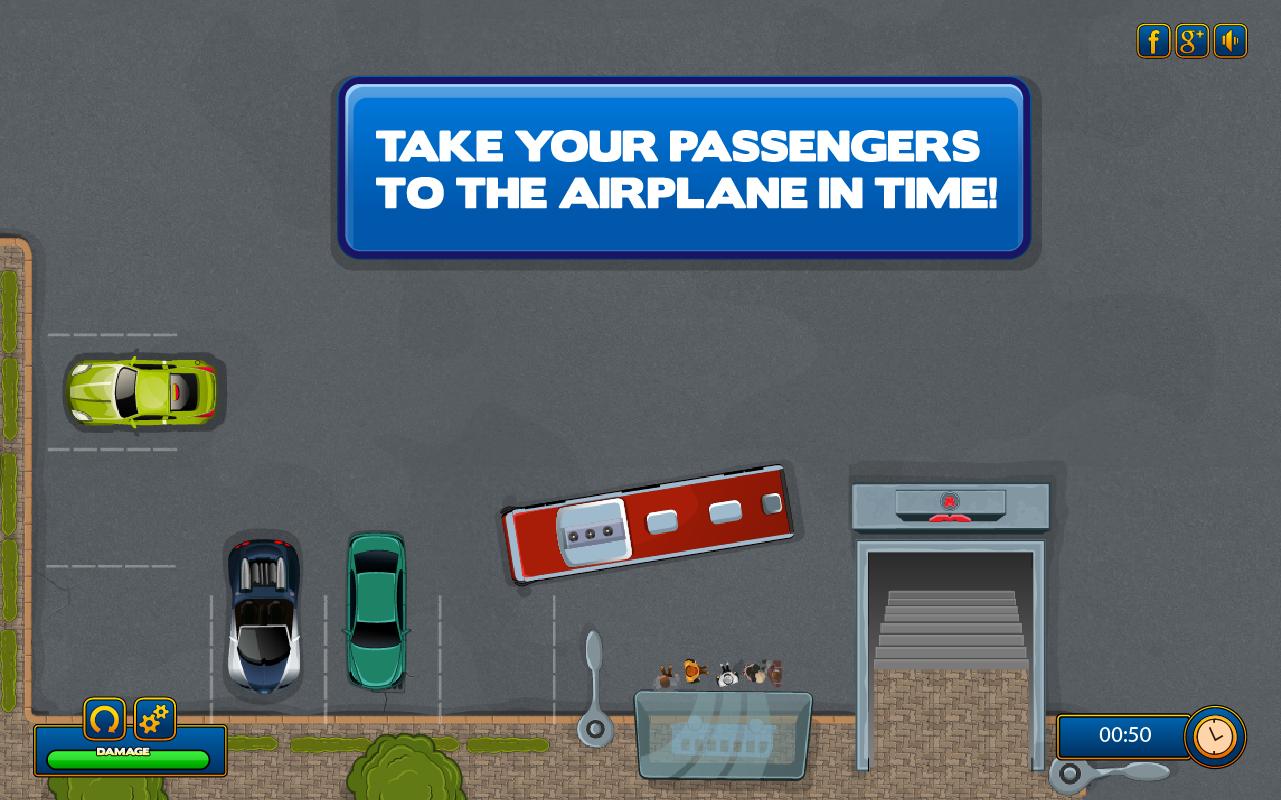The height and width of the screenshot is (800, 1281).
Task: Select the restart level icon
Action: (x=104, y=719)
